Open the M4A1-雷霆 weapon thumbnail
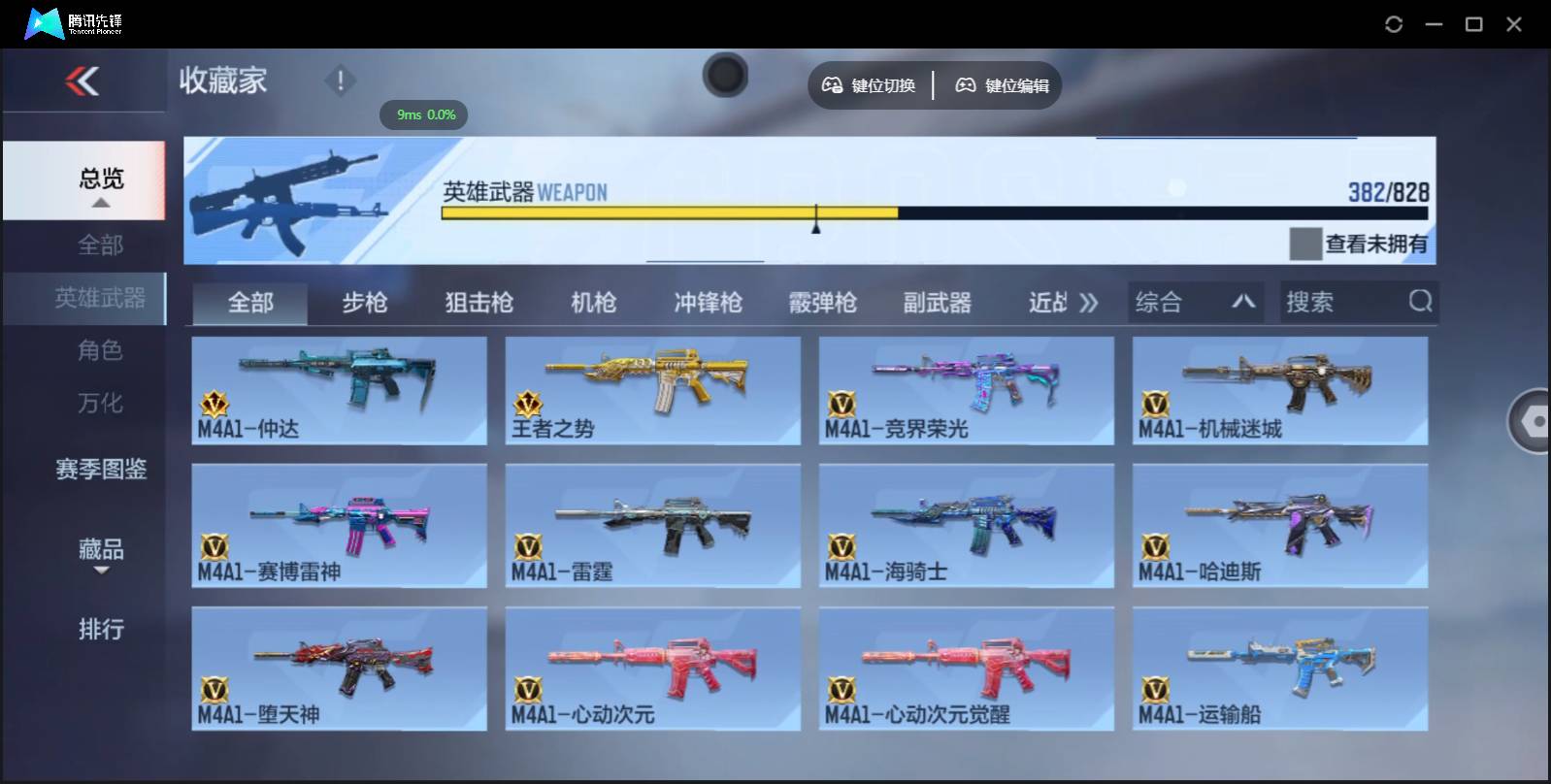 pos(652,524)
